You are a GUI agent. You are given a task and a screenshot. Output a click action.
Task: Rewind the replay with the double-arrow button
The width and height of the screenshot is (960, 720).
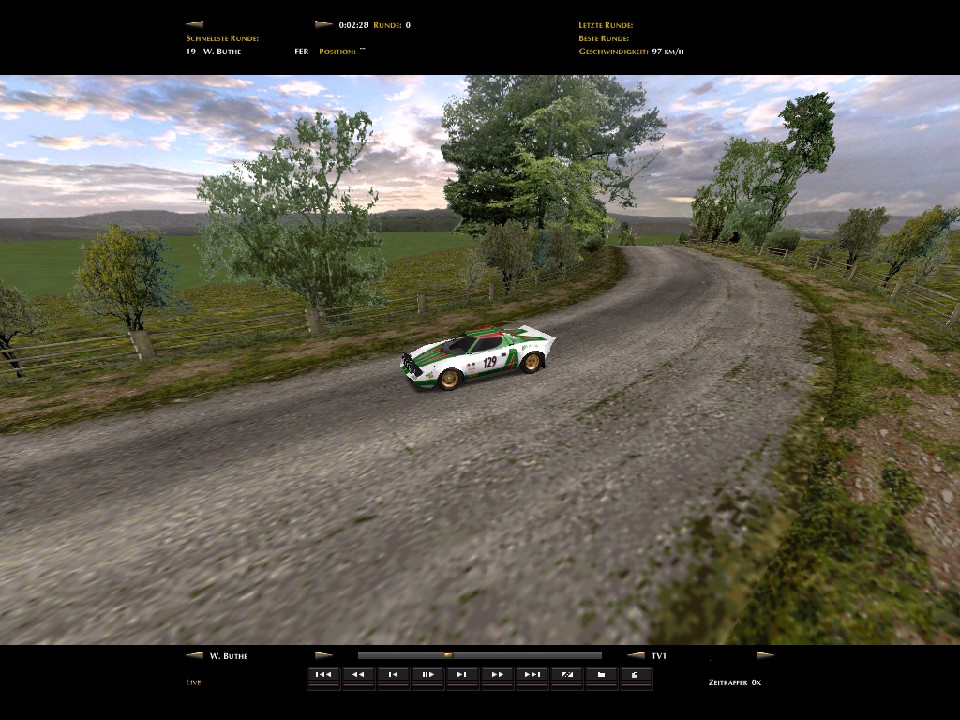click(x=358, y=675)
